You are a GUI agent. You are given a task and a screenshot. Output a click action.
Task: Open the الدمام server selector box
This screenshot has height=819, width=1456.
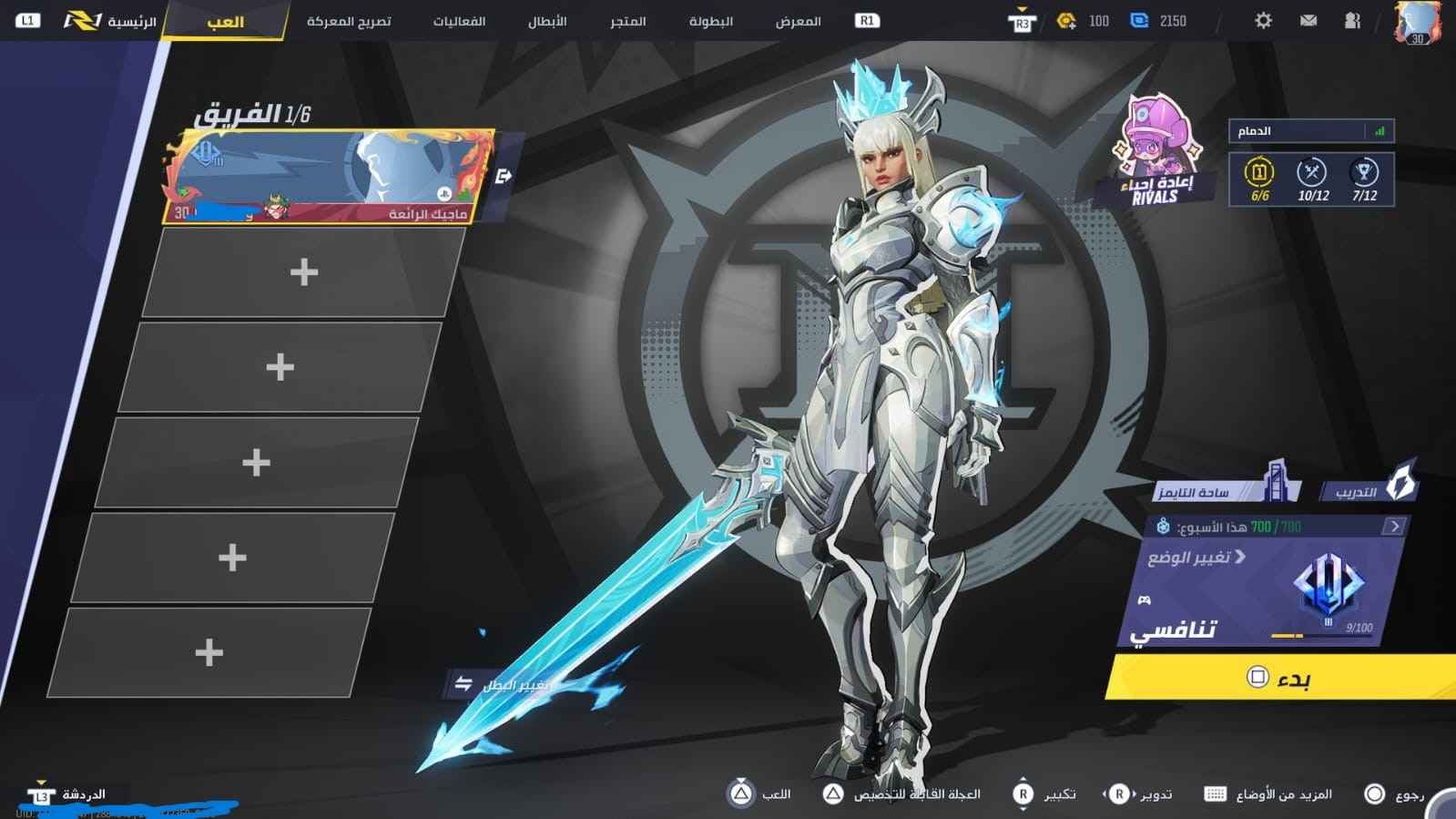(1311, 130)
